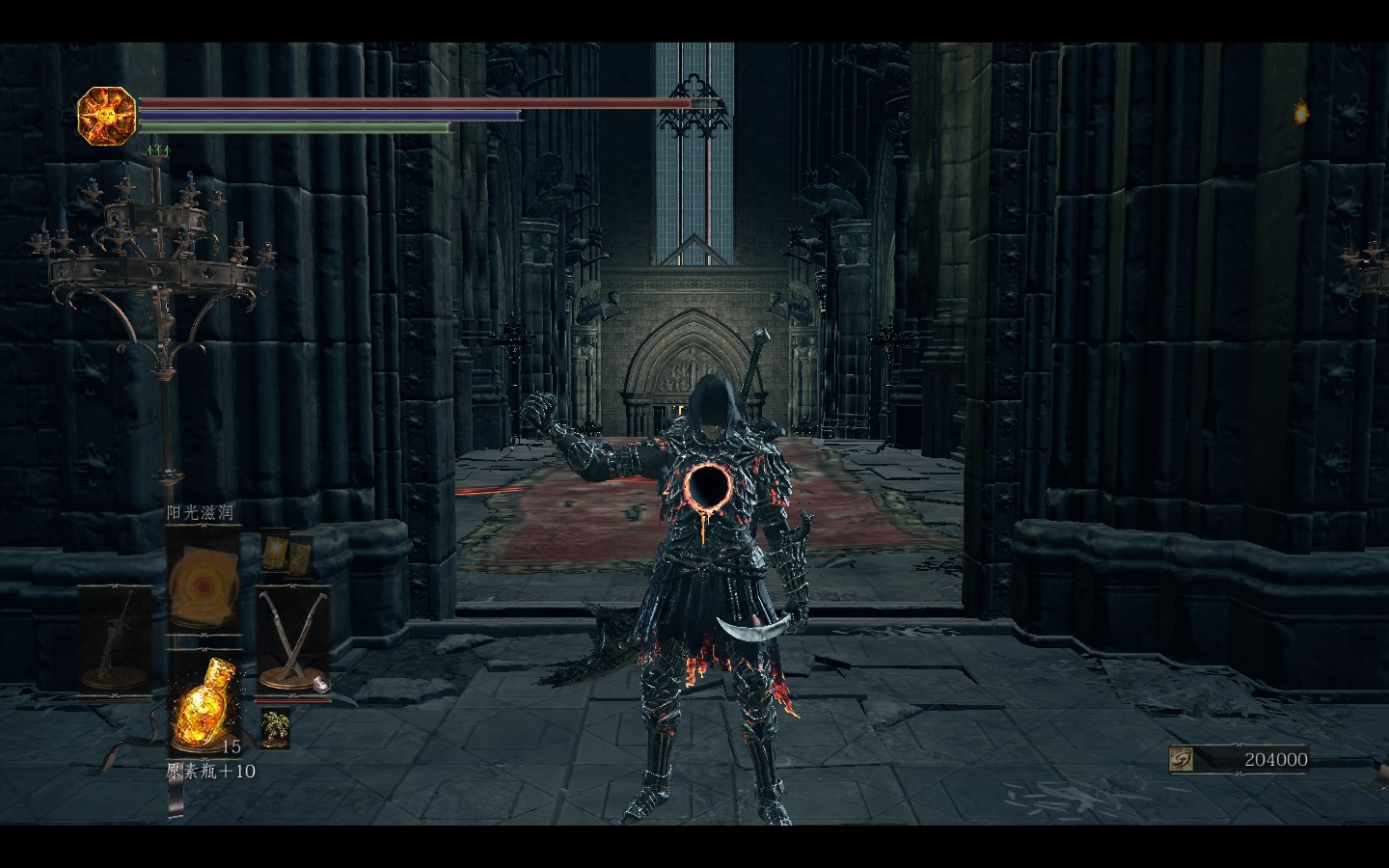
Task: Select the crossed twin swords weapon slot
Action: [x=291, y=637]
